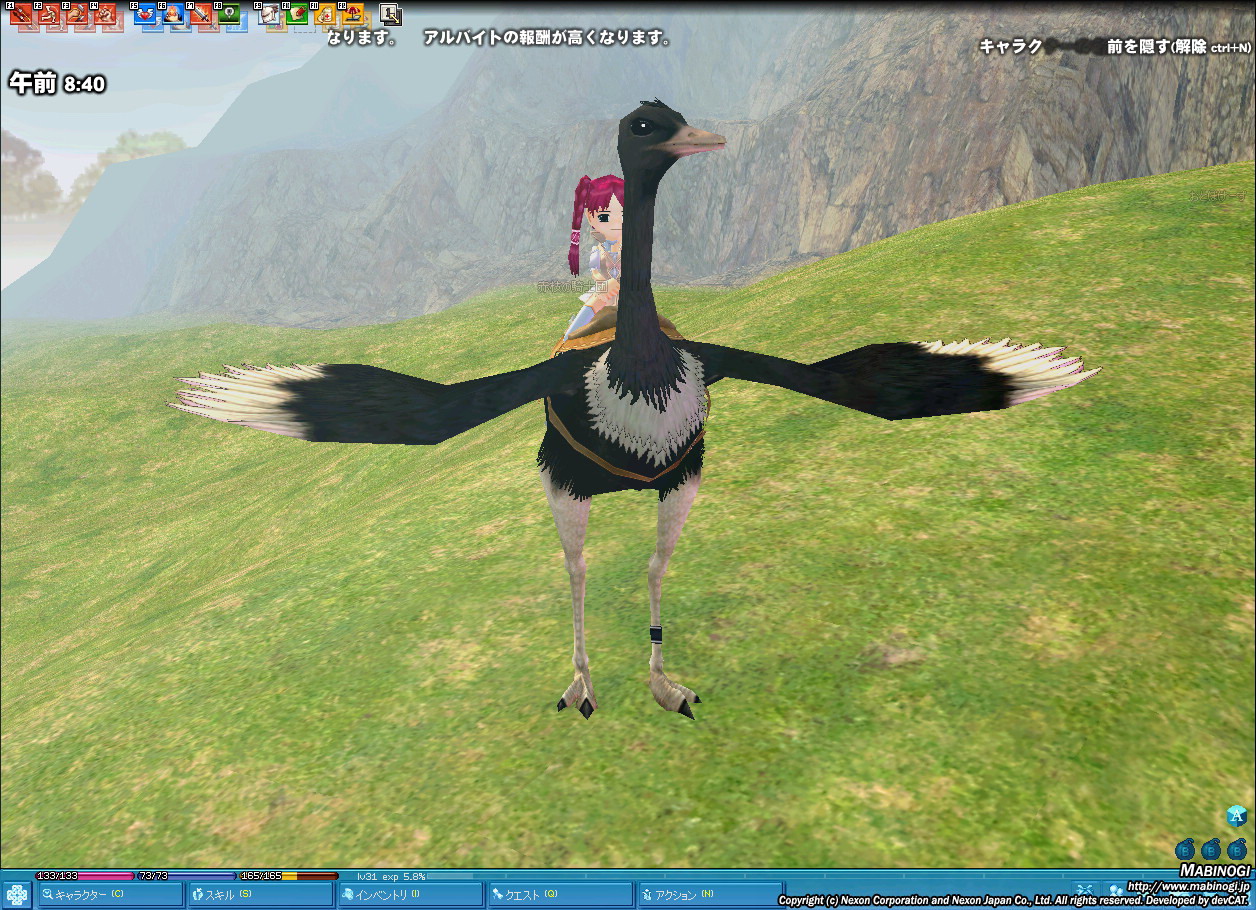Use the F5 winged heart skill
Image resolution: width=1256 pixels, height=910 pixels.
[145, 14]
